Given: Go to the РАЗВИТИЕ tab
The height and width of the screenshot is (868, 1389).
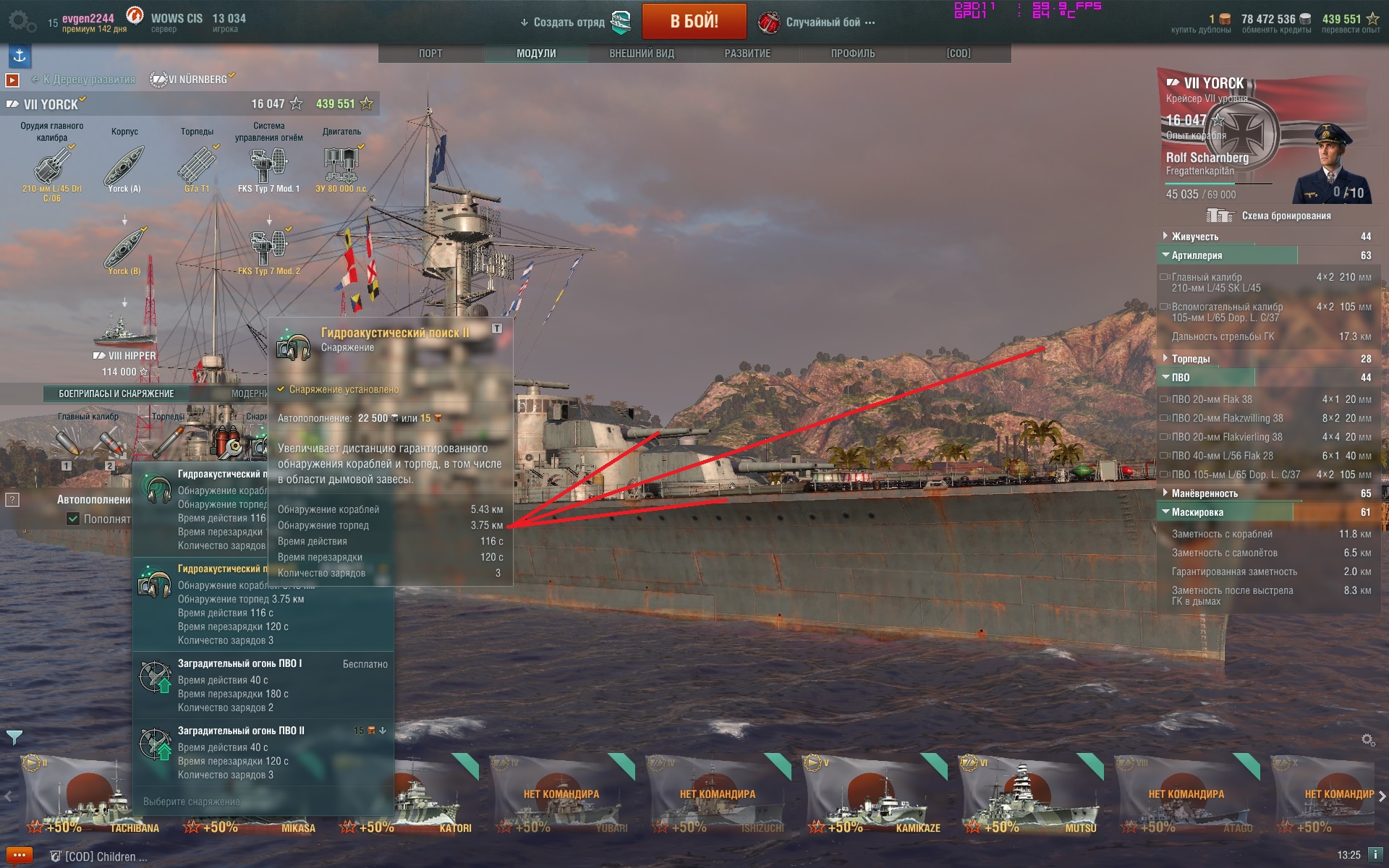Looking at the screenshot, I should (747, 54).
